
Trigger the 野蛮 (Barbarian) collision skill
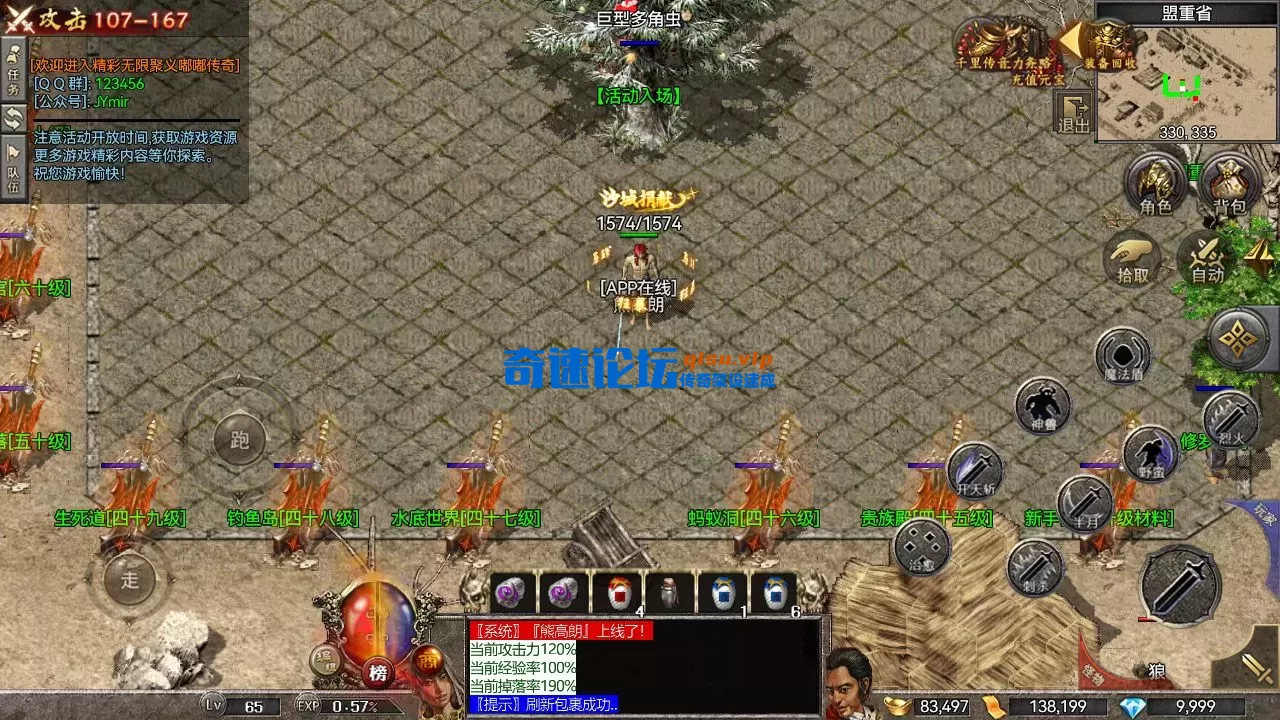click(x=1150, y=451)
